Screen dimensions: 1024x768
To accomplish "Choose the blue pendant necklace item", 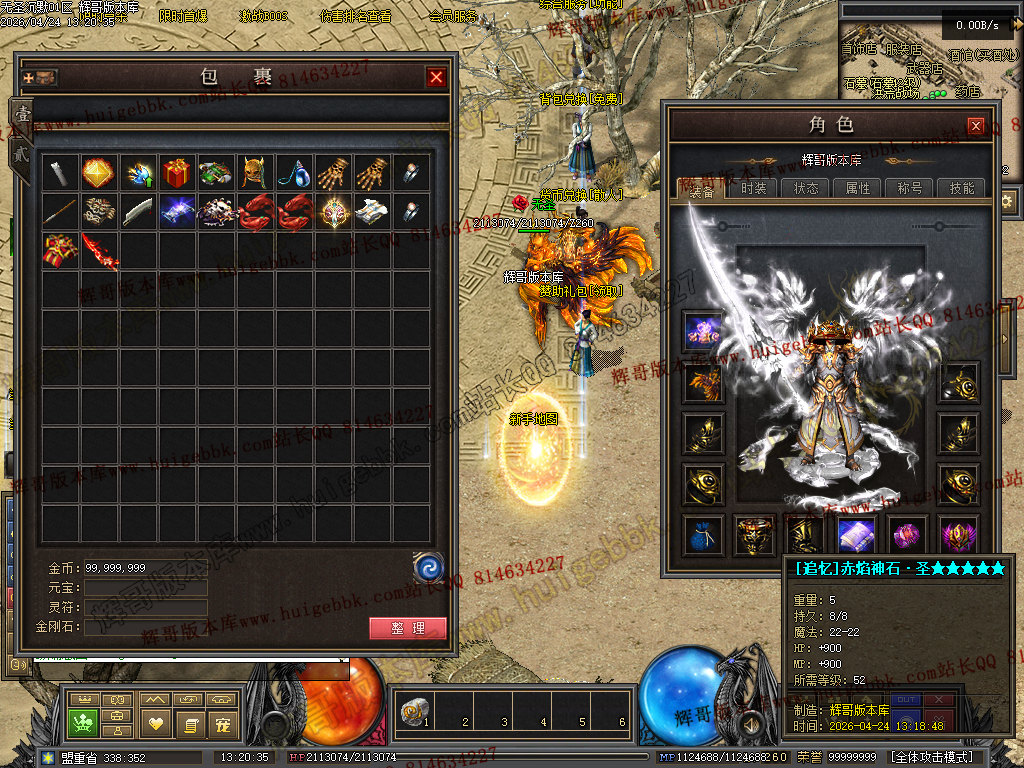I will pos(294,173).
